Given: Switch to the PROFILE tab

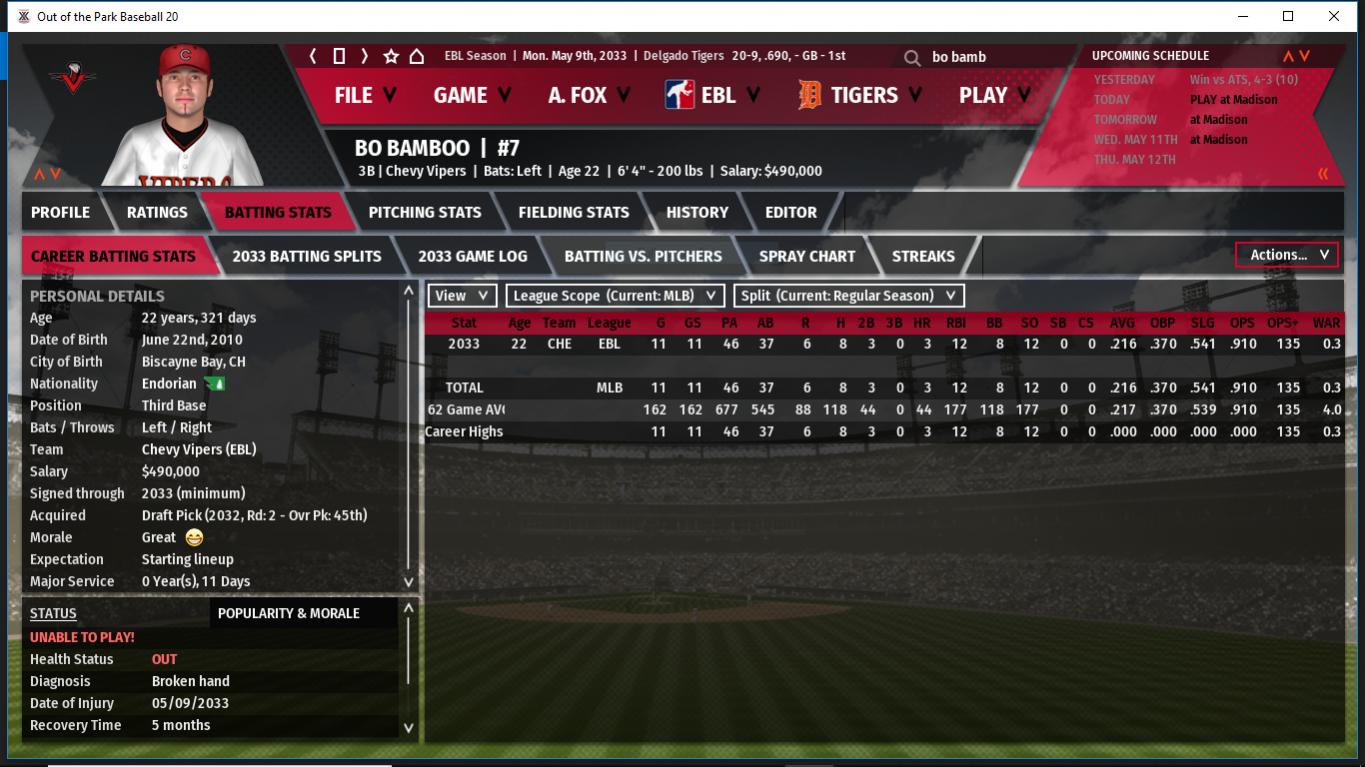Looking at the screenshot, I should point(60,212).
